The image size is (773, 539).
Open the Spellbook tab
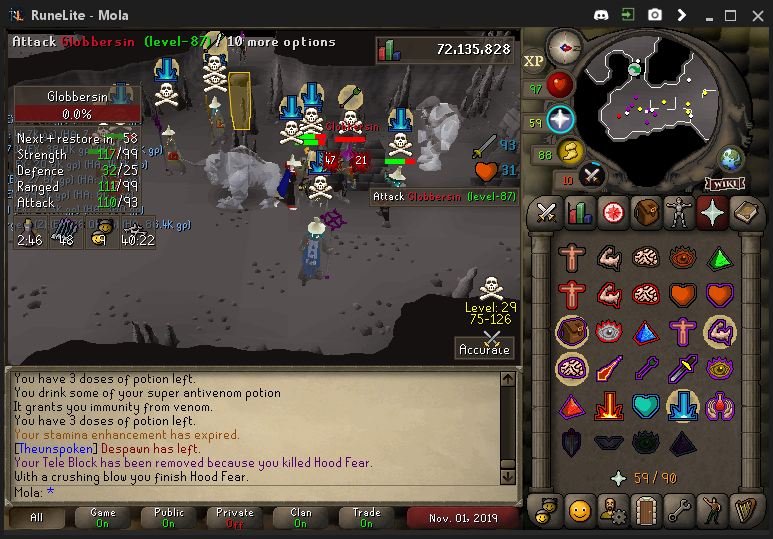point(745,212)
